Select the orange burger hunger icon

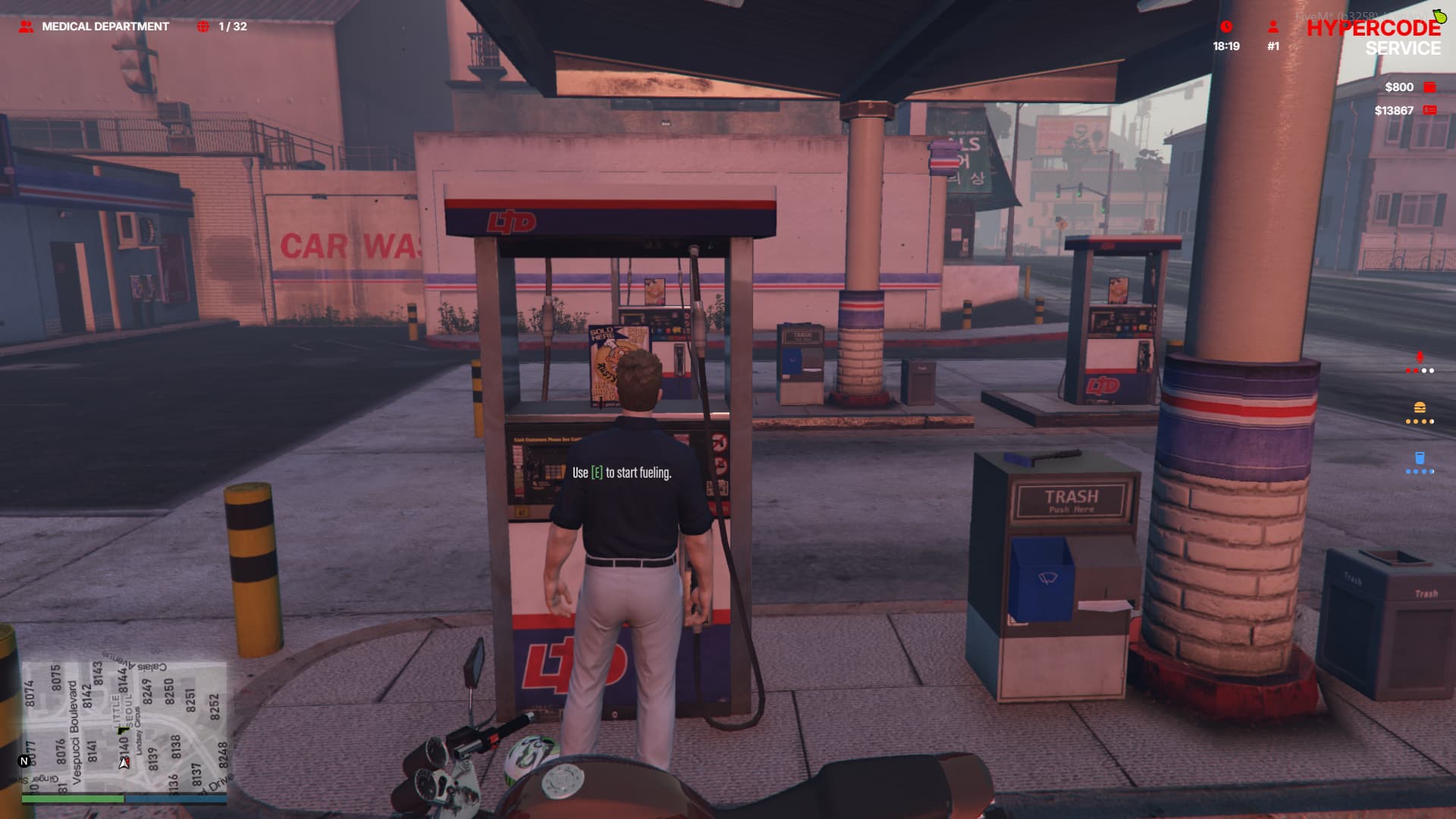coord(1420,408)
